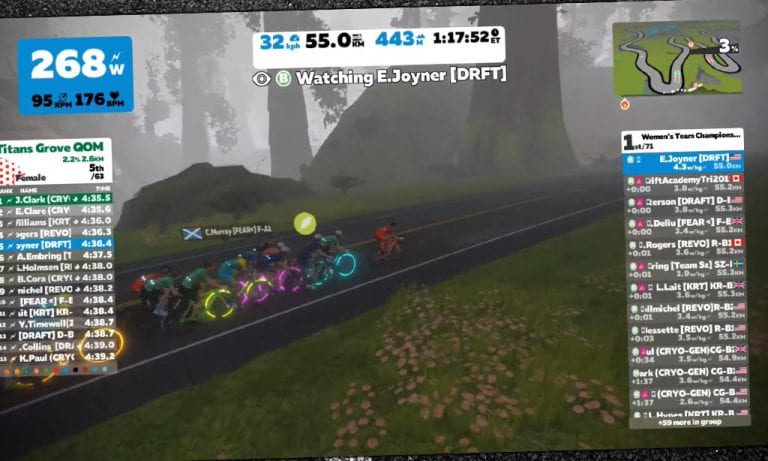
Task: Select K.Paul's 4:39.2 leaderboard row
Action: click(x=58, y=356)
